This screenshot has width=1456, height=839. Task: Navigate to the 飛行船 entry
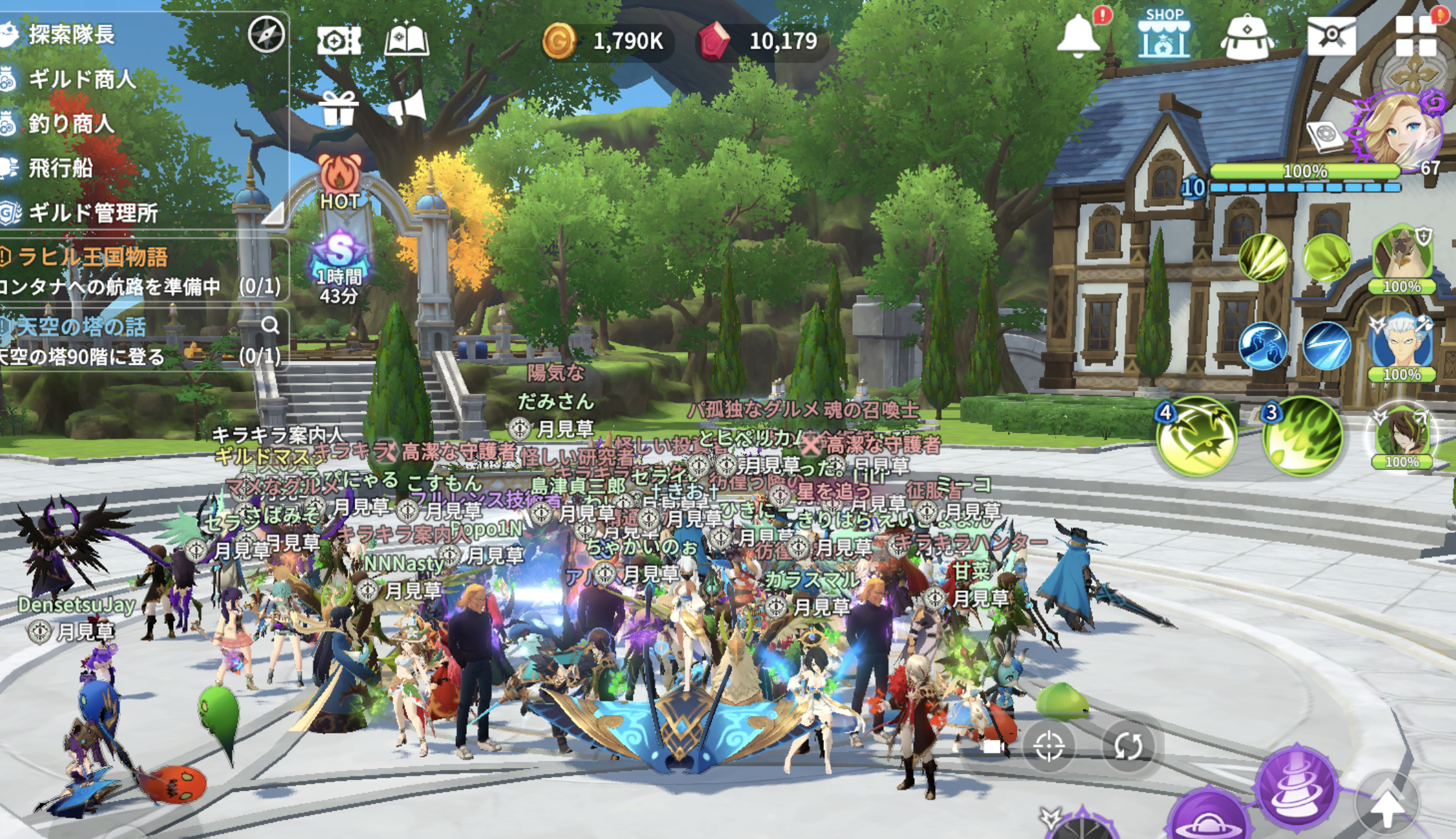[x=61, y=169]
